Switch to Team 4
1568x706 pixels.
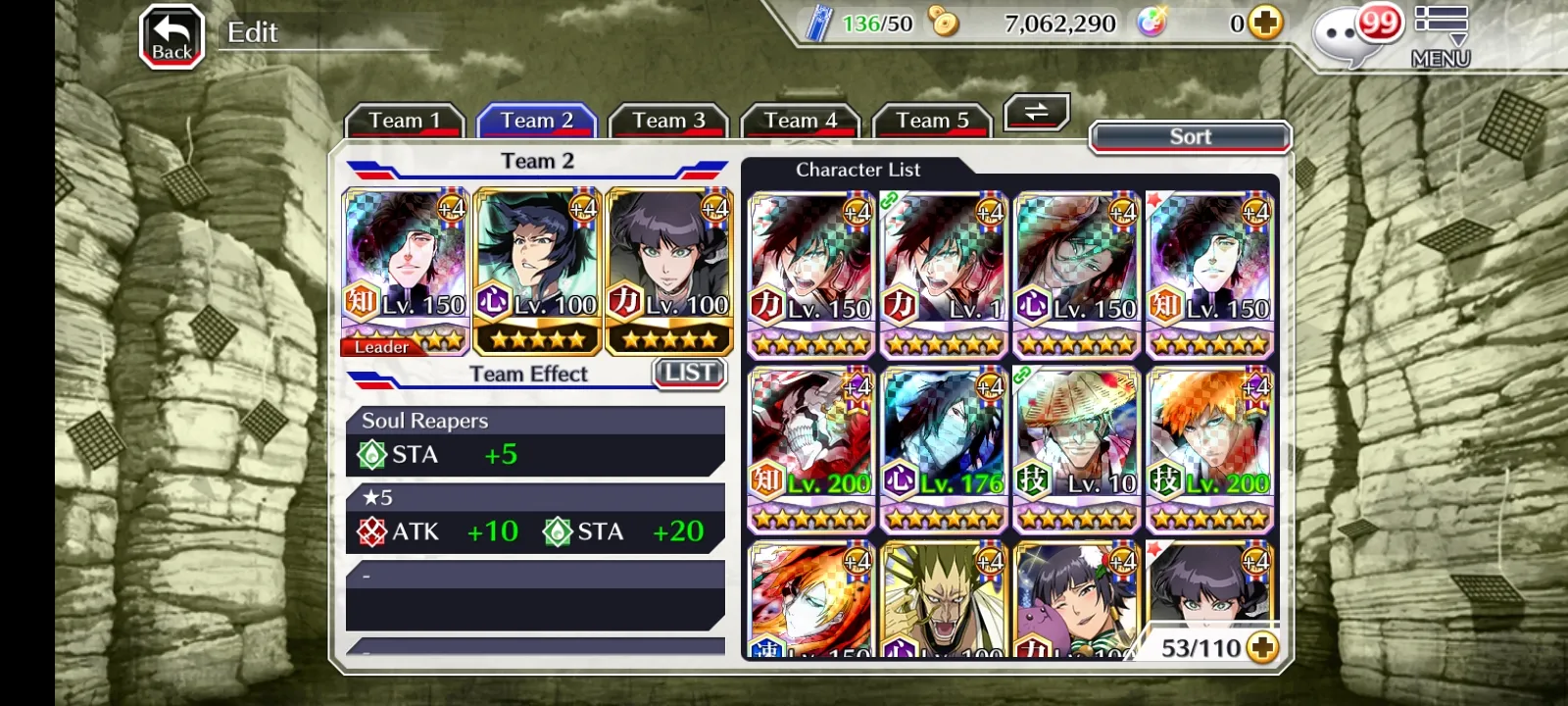tap(800, 121)
